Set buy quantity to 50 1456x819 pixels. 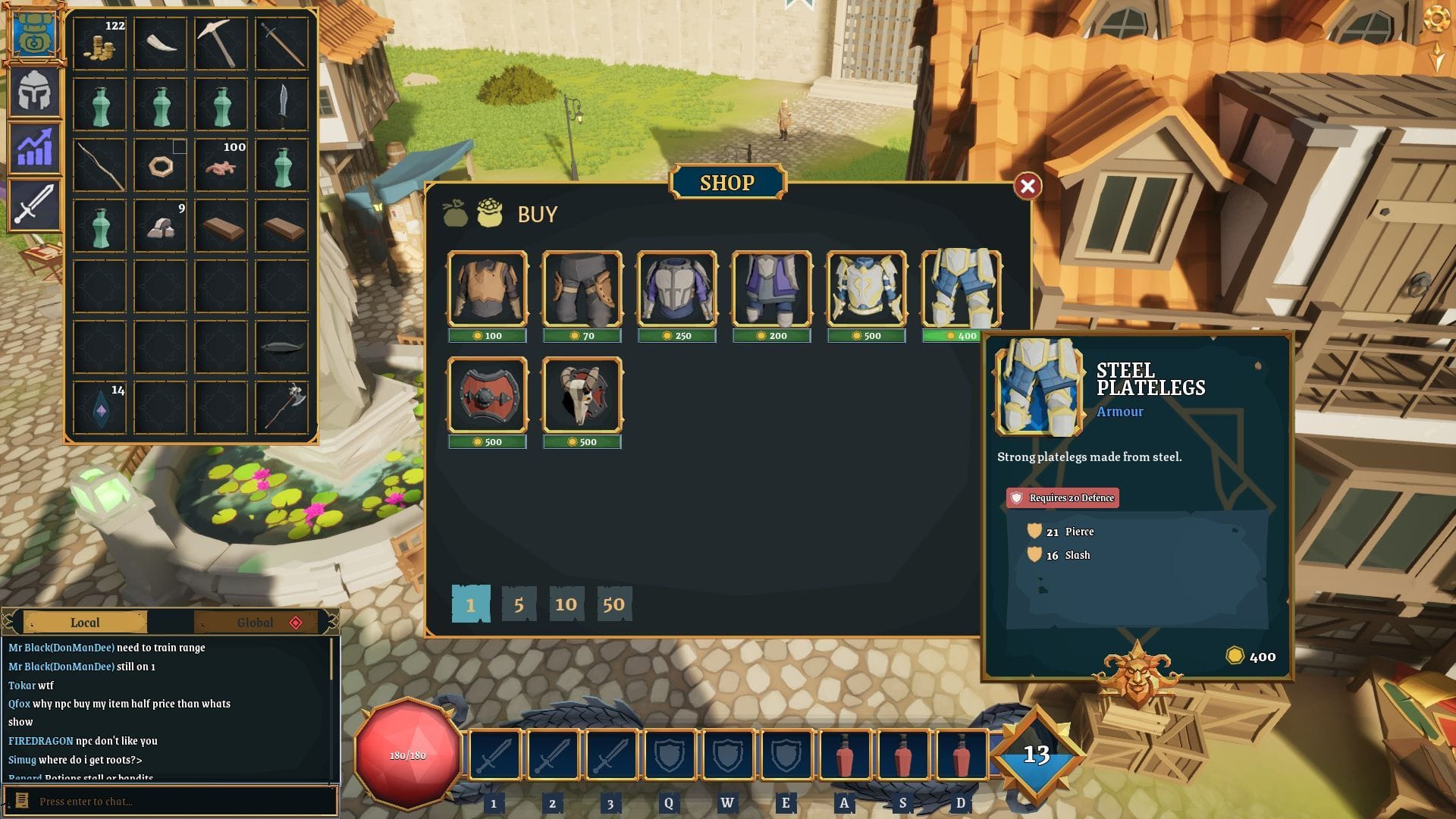coord(613,604)
